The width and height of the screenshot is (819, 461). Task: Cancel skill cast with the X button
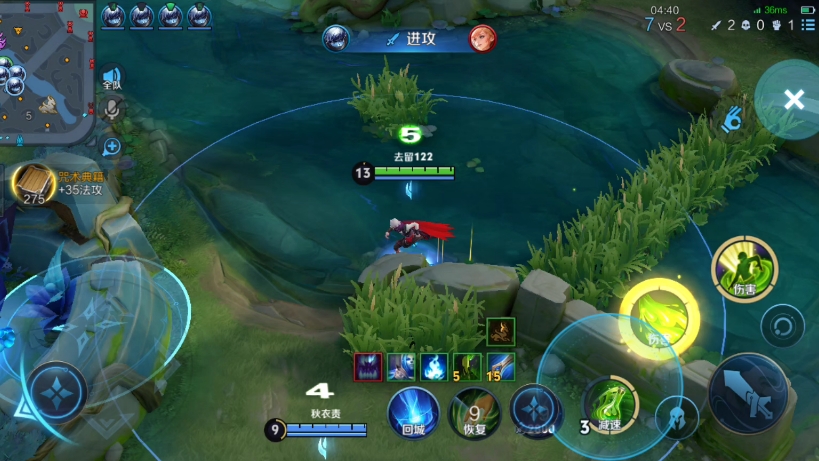click(x=793, y=99)
